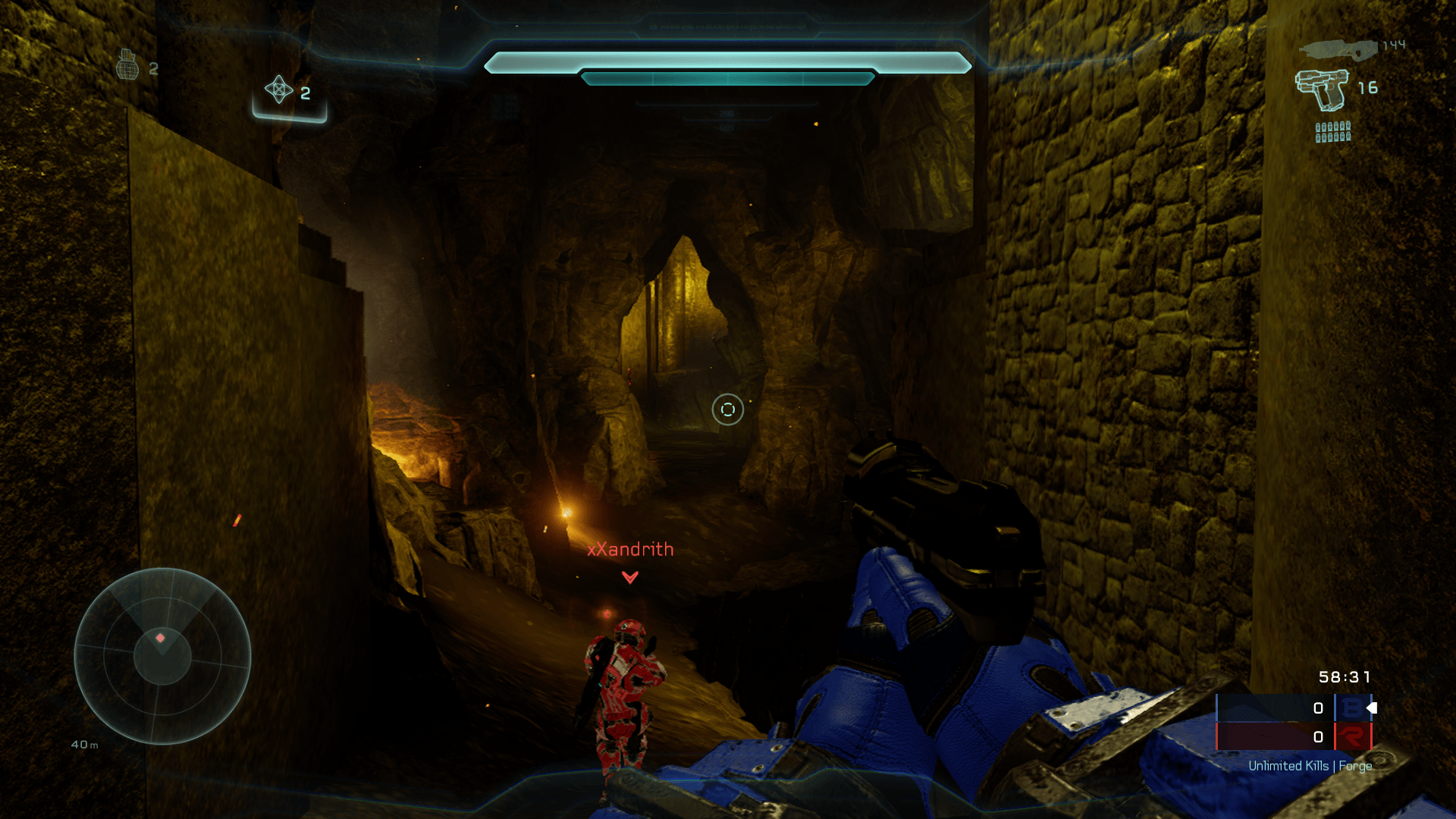Image resolution: width=1456 pixels, height=819 pixels.
Task: Select the equipped pistol weapon icon
Action: pyautogui.click(x=1323, y=89)
